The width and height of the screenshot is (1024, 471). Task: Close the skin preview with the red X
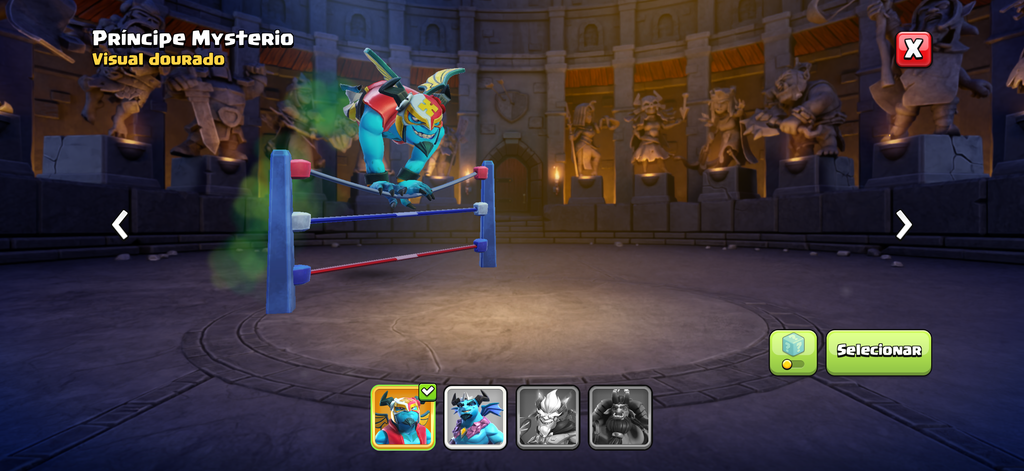tap(913, 49)
